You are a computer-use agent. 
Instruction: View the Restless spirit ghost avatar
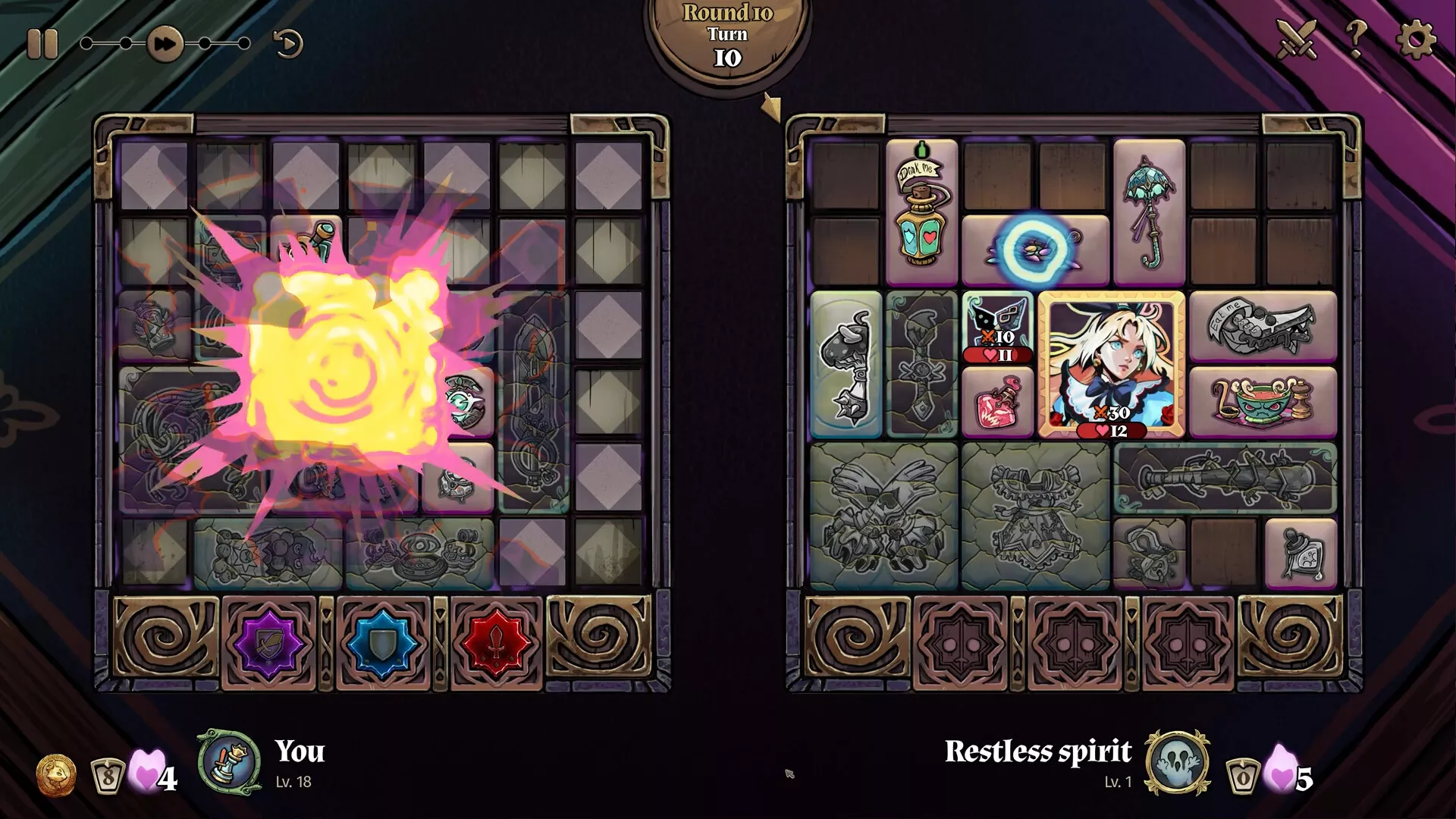coord(1177,763)
